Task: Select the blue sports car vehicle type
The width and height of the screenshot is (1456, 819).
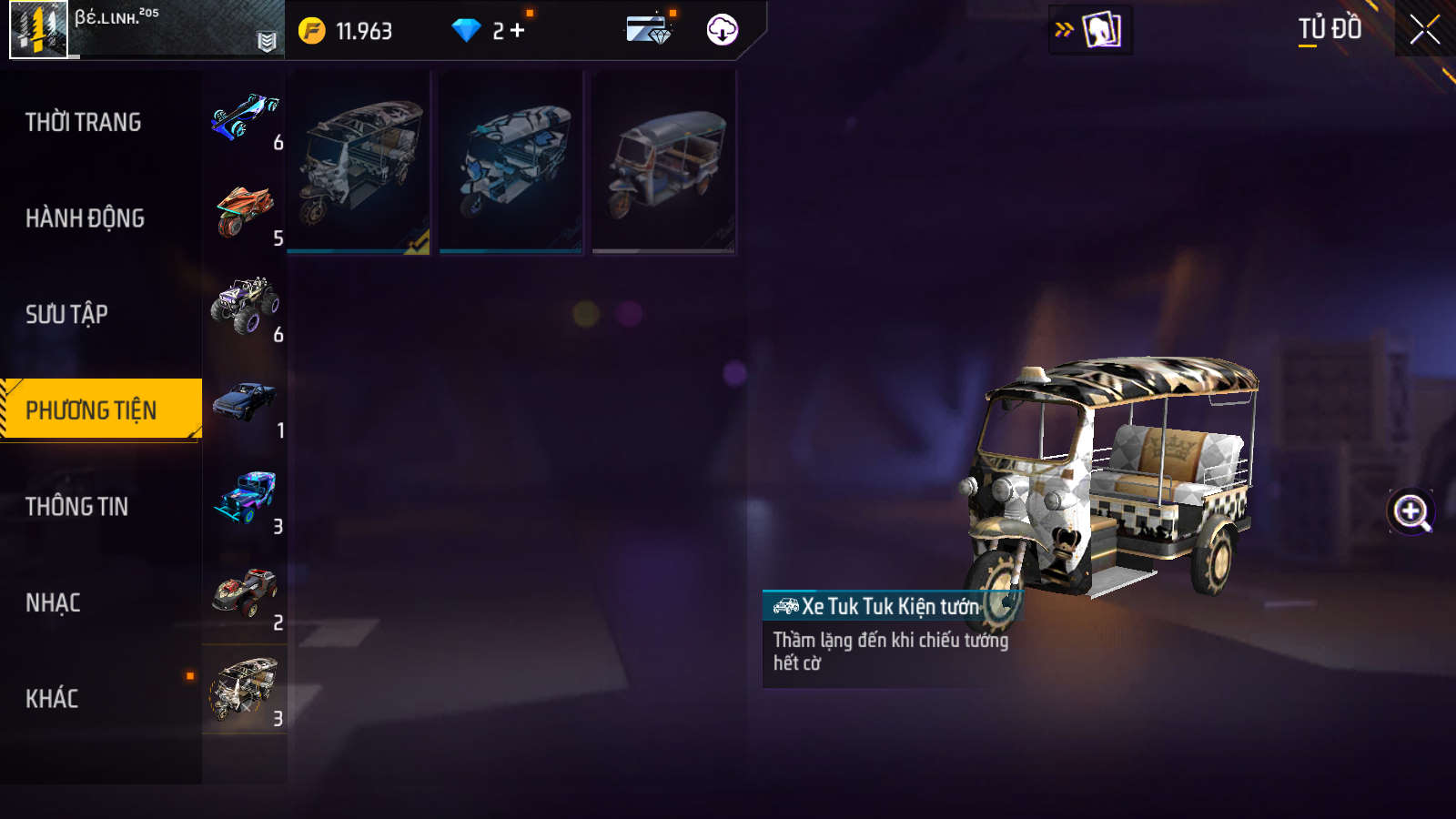Action: [x=245, y=118]
